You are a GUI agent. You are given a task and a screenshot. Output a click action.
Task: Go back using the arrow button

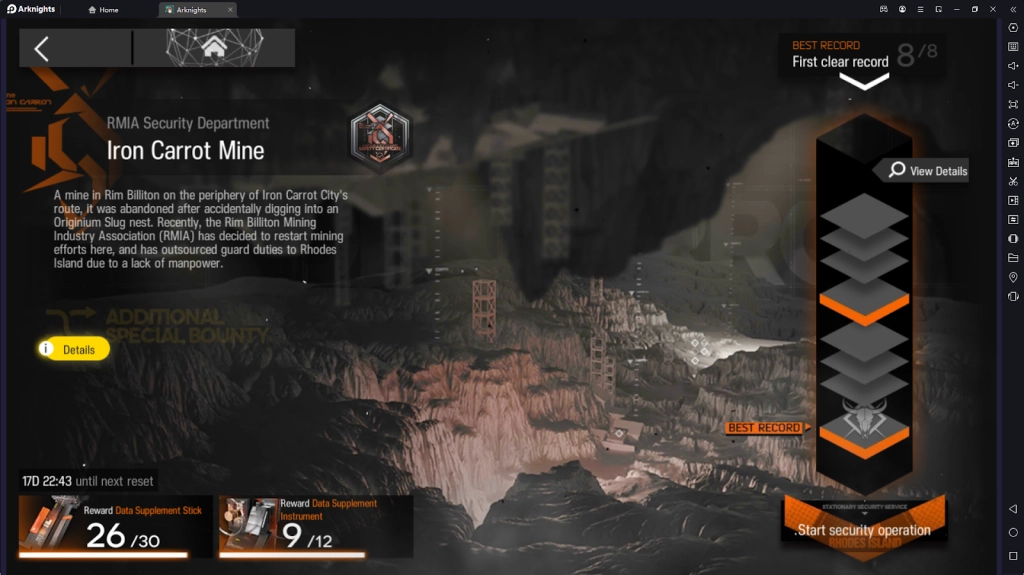[42, 48]
